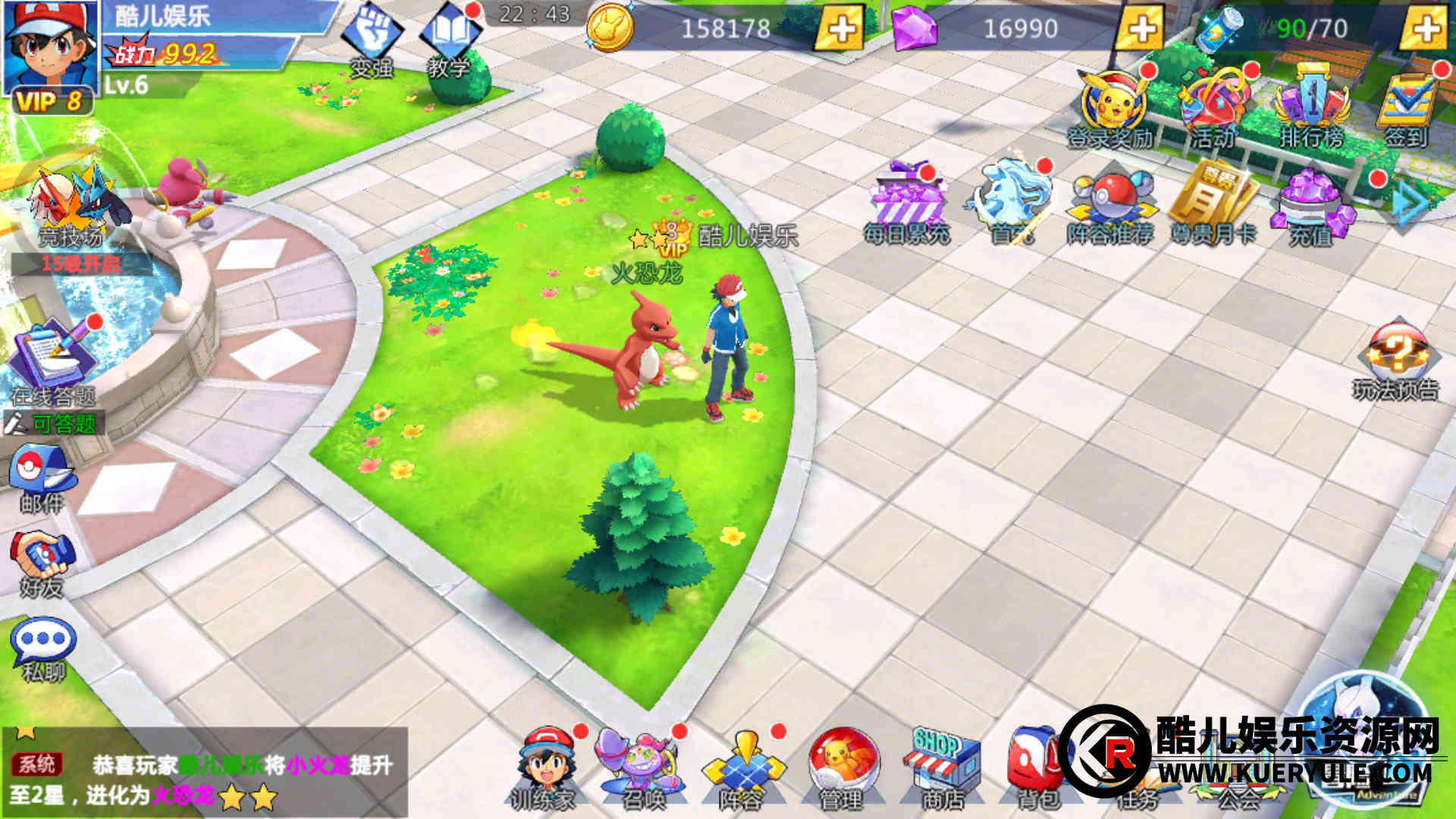Open the 变强 power-up fist icon
This screenshot has height=819, width=1456.
pyautogui.click(x=371, y=38)
